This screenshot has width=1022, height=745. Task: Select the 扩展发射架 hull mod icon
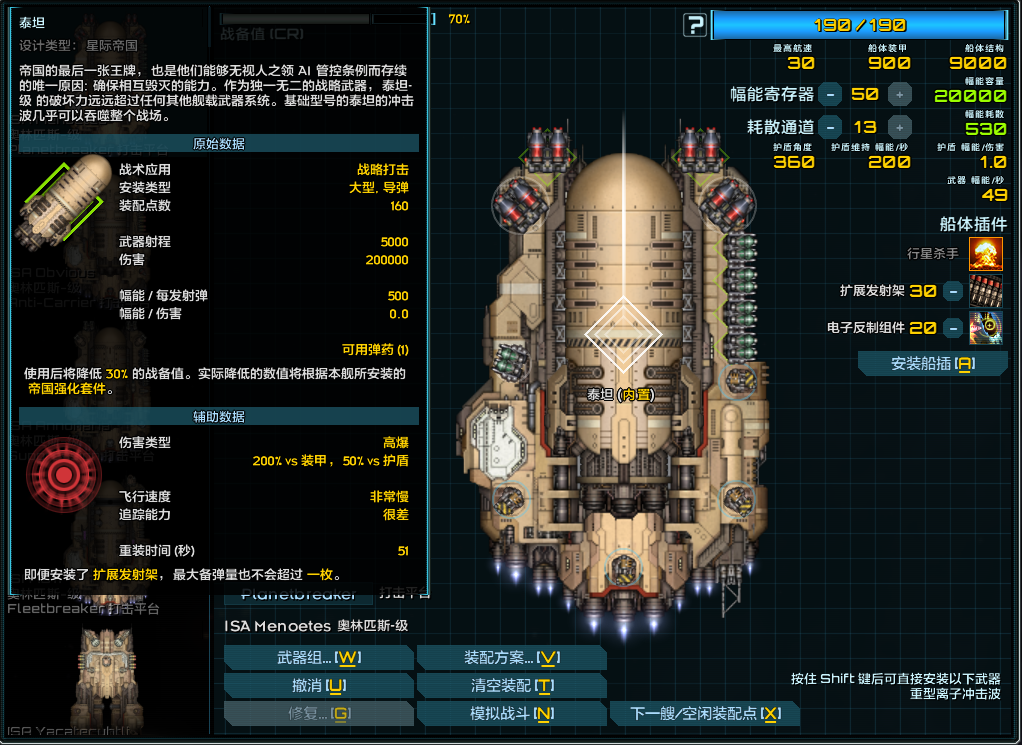(x=986, y=291)
